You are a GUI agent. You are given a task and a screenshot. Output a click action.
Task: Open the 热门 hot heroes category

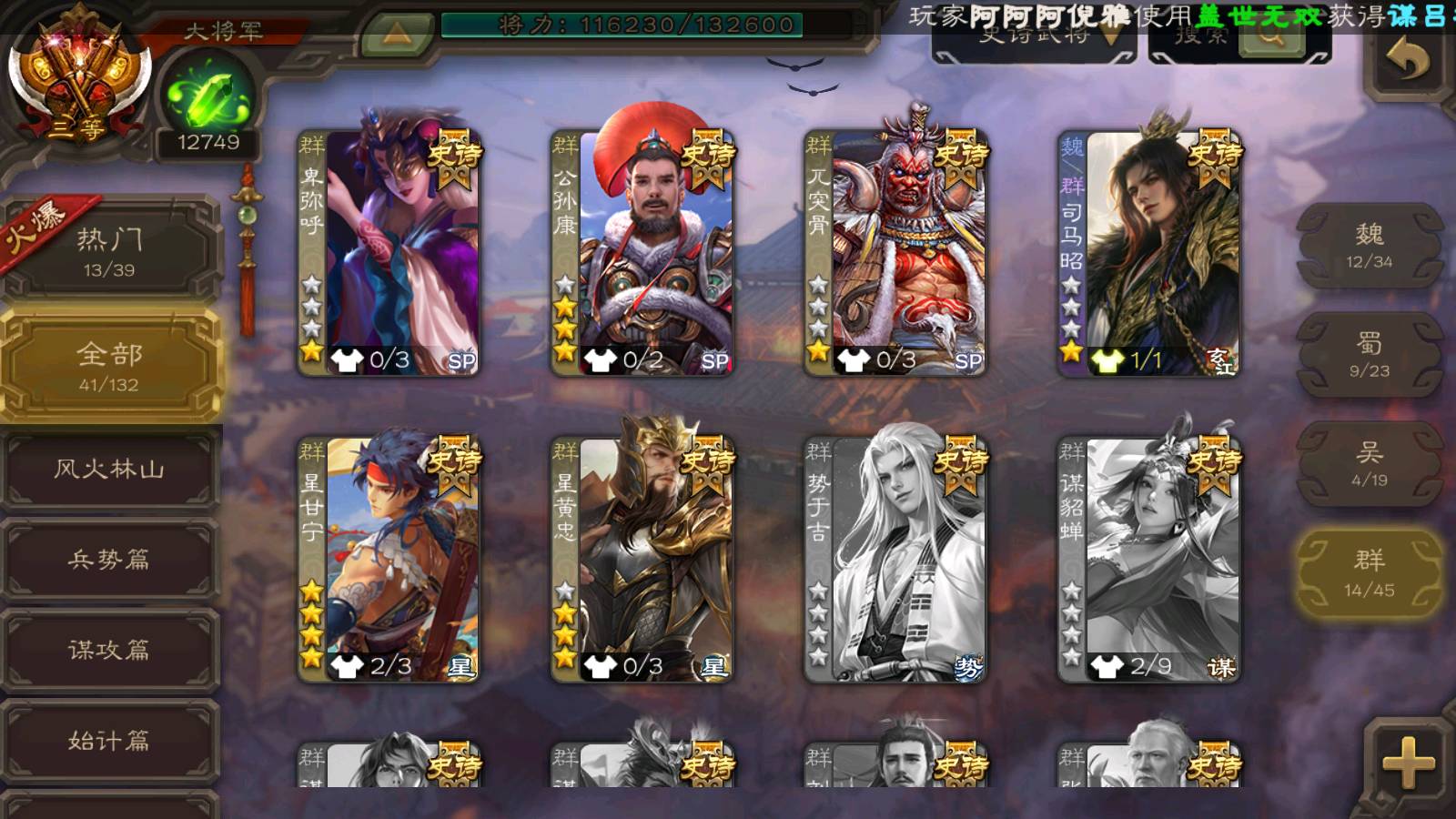point(109,251)
